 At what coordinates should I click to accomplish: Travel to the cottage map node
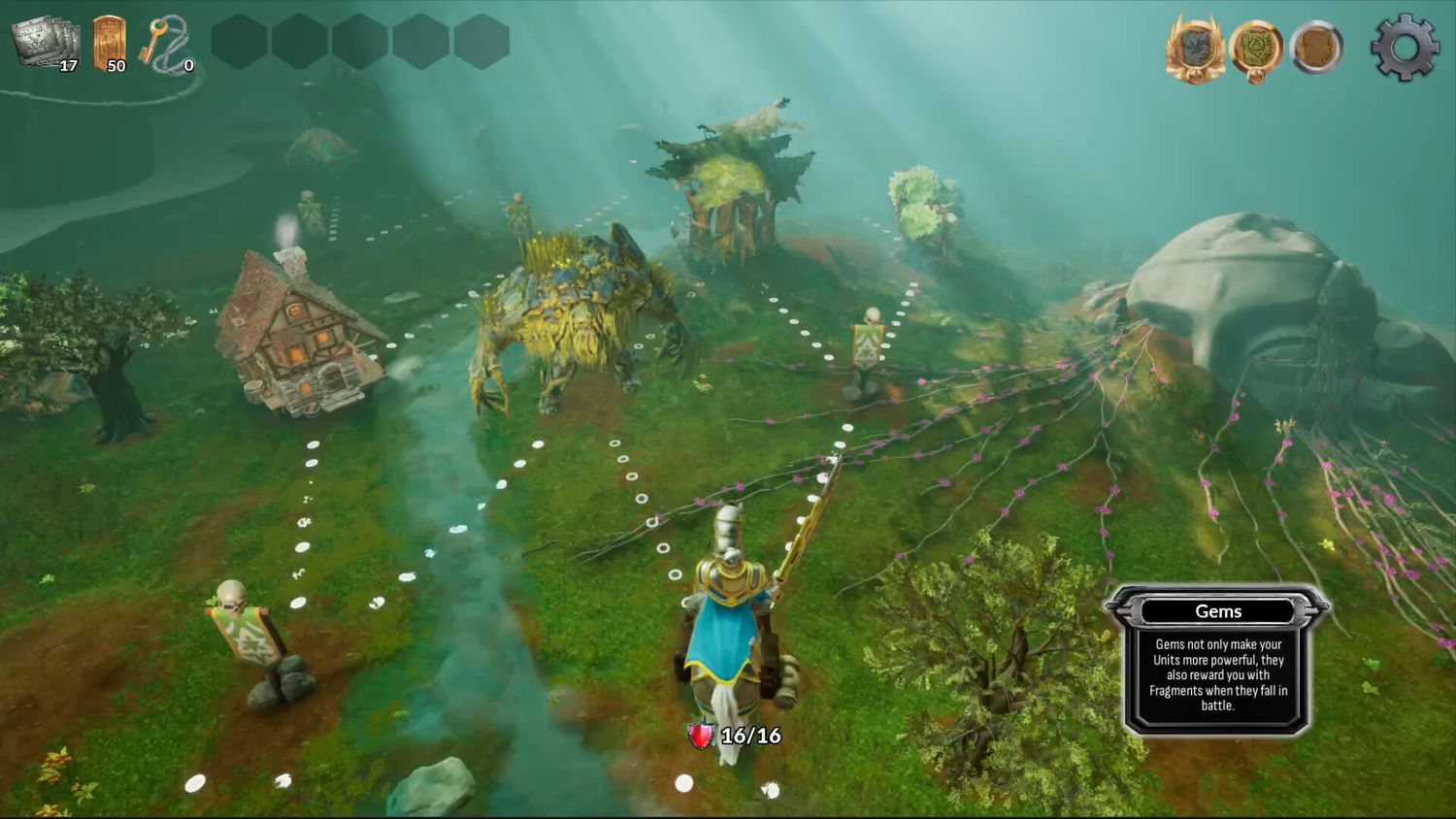click(x=298, y=333)
